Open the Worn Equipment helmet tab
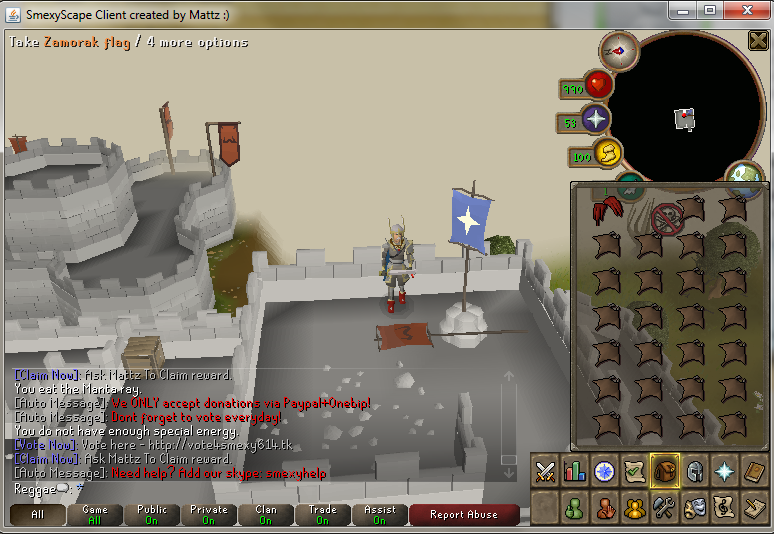The image size is (774, 534). pyautogui.click(x=695, y=470)
